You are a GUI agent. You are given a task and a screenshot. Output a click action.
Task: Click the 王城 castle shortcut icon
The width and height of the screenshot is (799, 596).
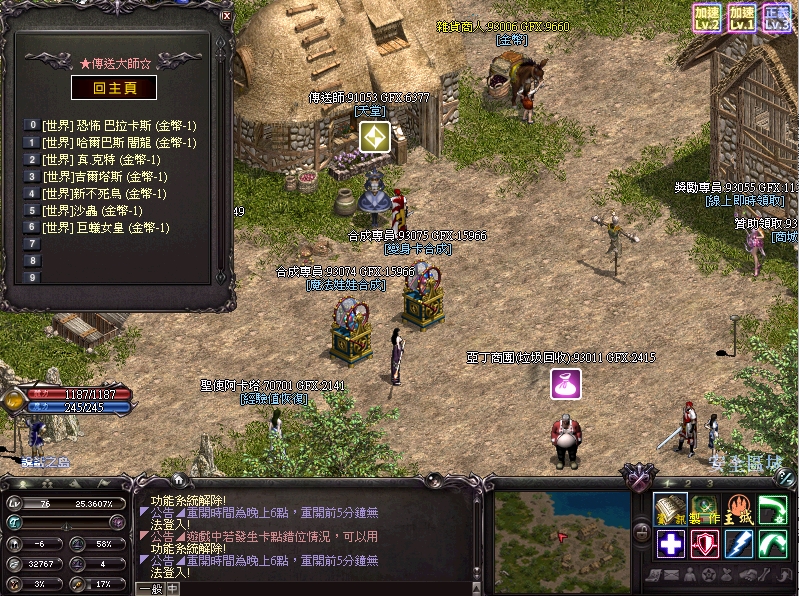click(739, 508)
